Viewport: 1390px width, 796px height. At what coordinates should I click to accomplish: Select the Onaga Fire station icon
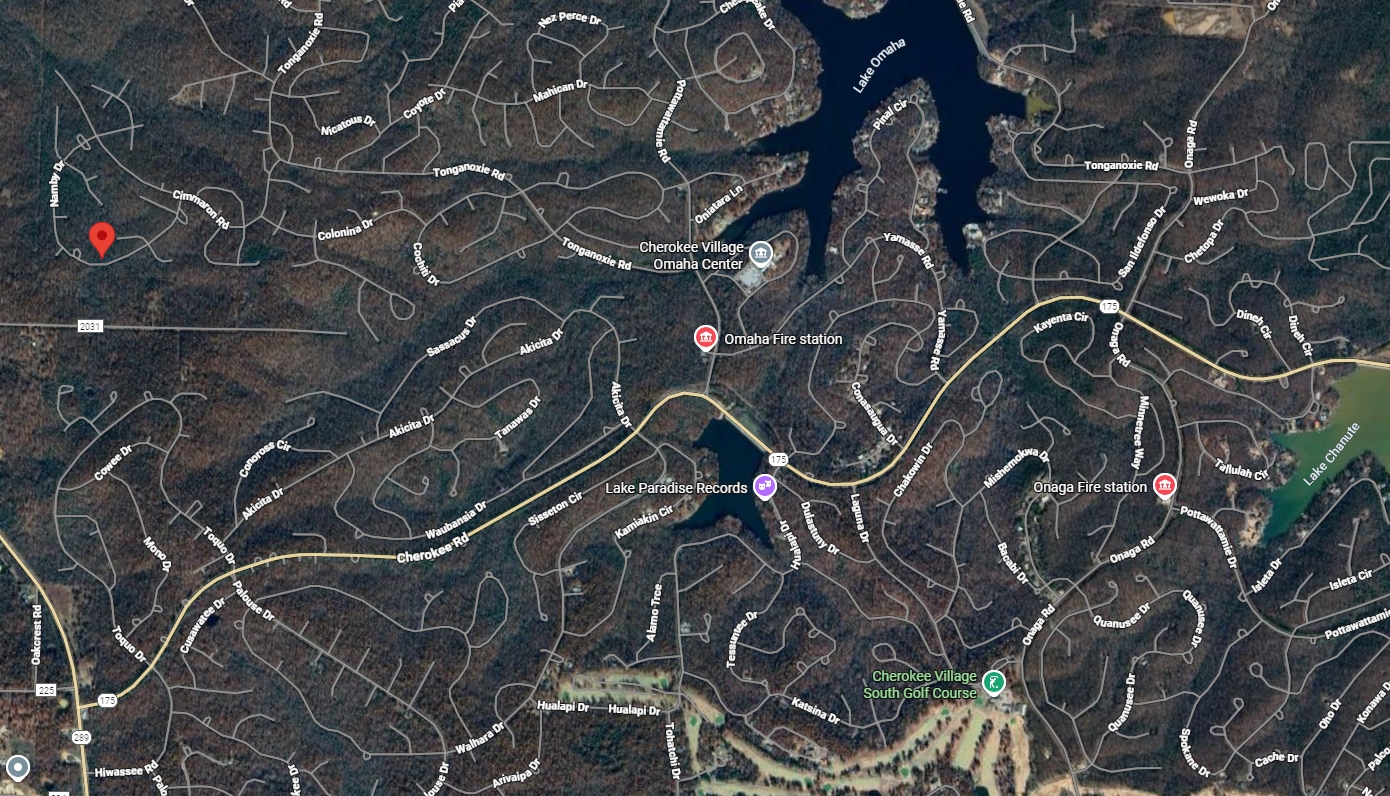1166,485
